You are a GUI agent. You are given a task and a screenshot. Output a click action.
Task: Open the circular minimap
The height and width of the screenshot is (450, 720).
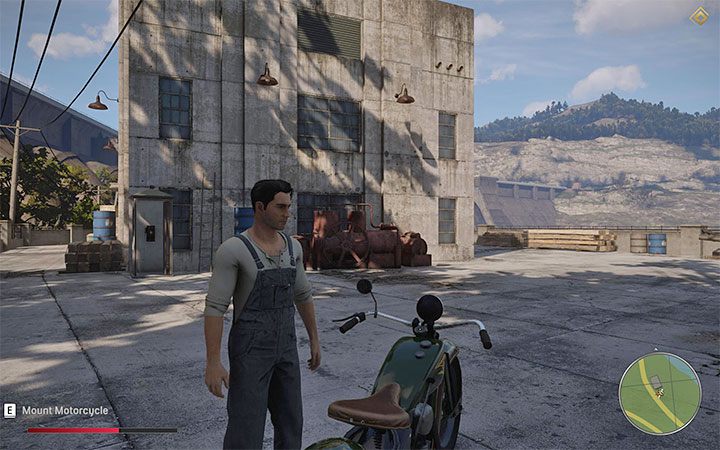click(660, 393)
